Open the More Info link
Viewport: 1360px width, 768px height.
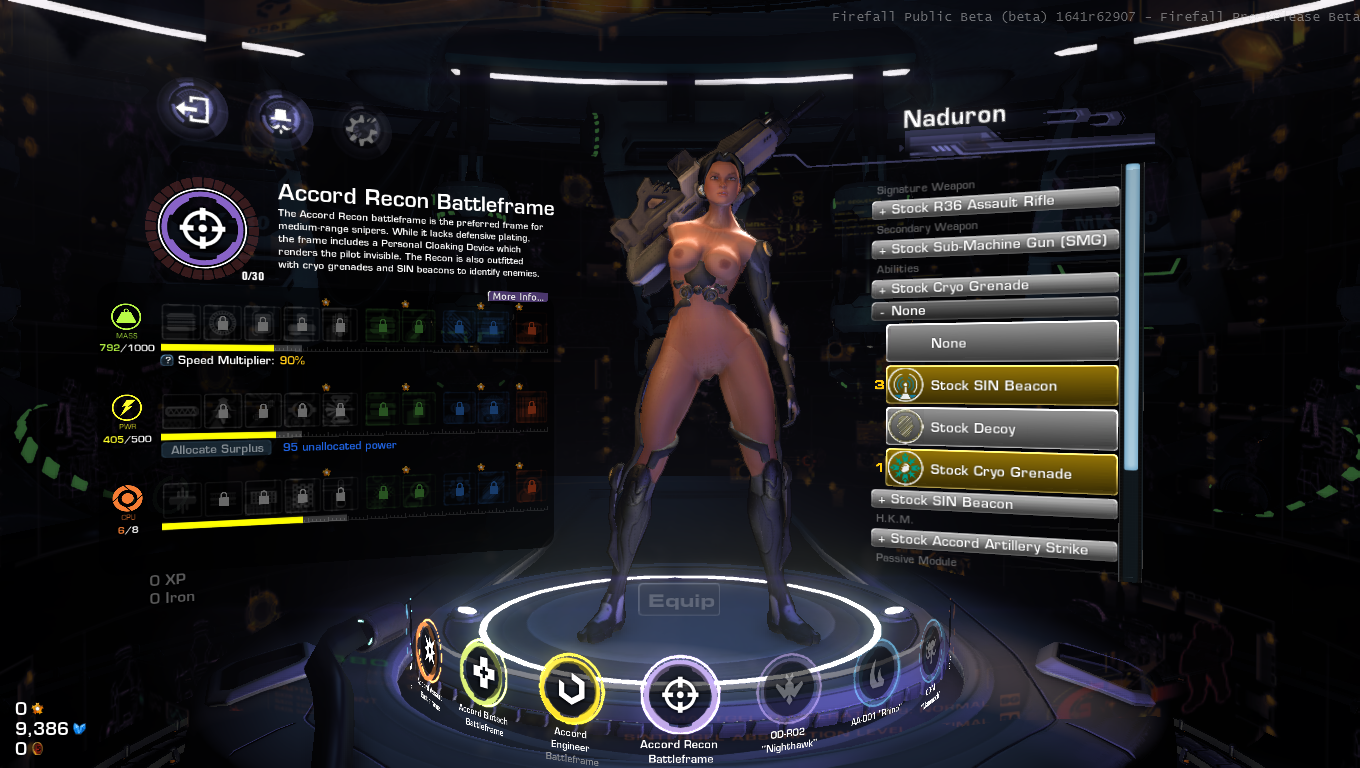(x=518, y=297)
